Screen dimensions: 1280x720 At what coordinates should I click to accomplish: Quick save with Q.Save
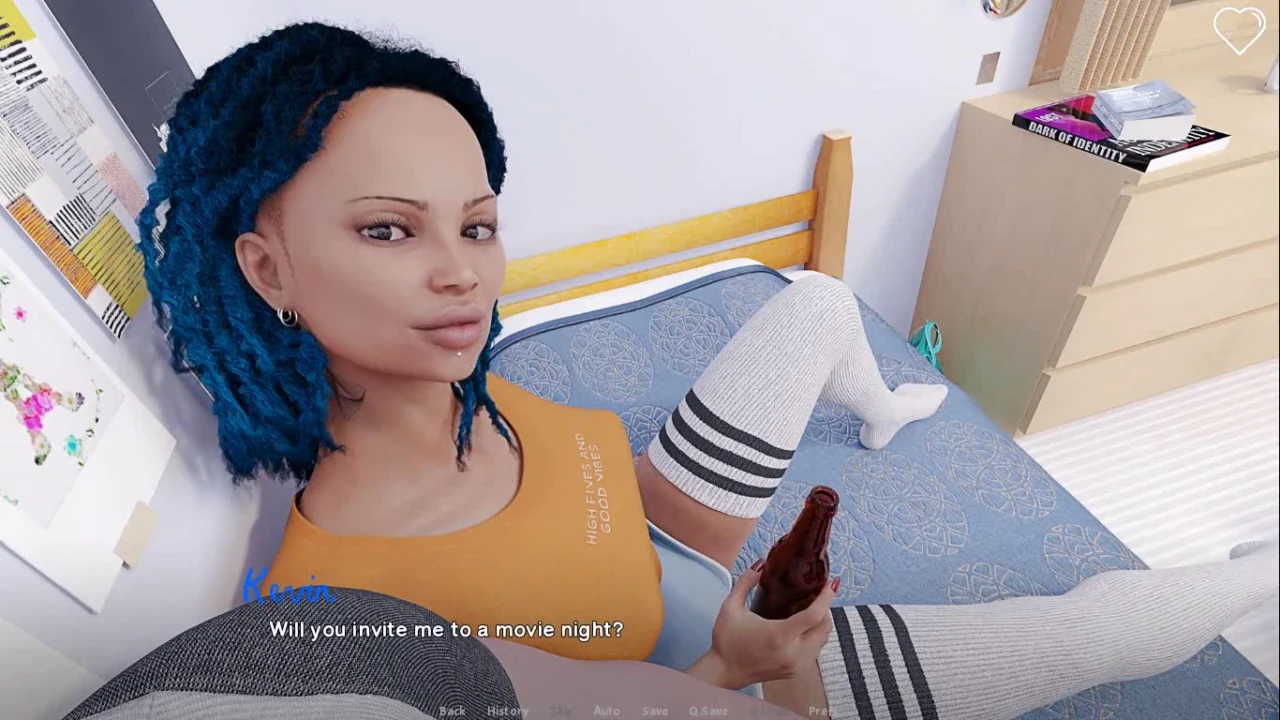coord(708,711)
